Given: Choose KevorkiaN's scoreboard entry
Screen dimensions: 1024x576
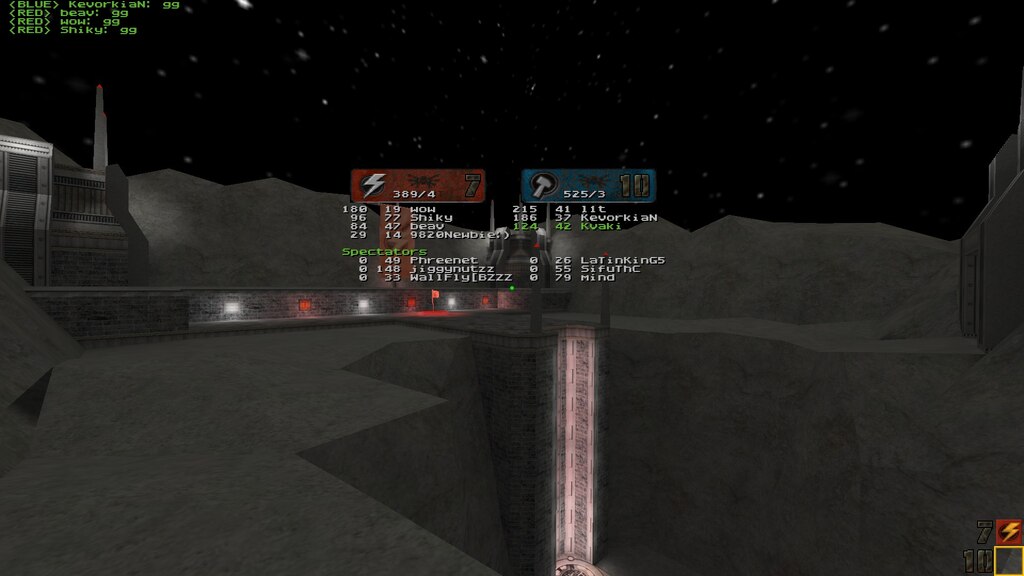Looking at the screenshot, I should tap(618, 217).
